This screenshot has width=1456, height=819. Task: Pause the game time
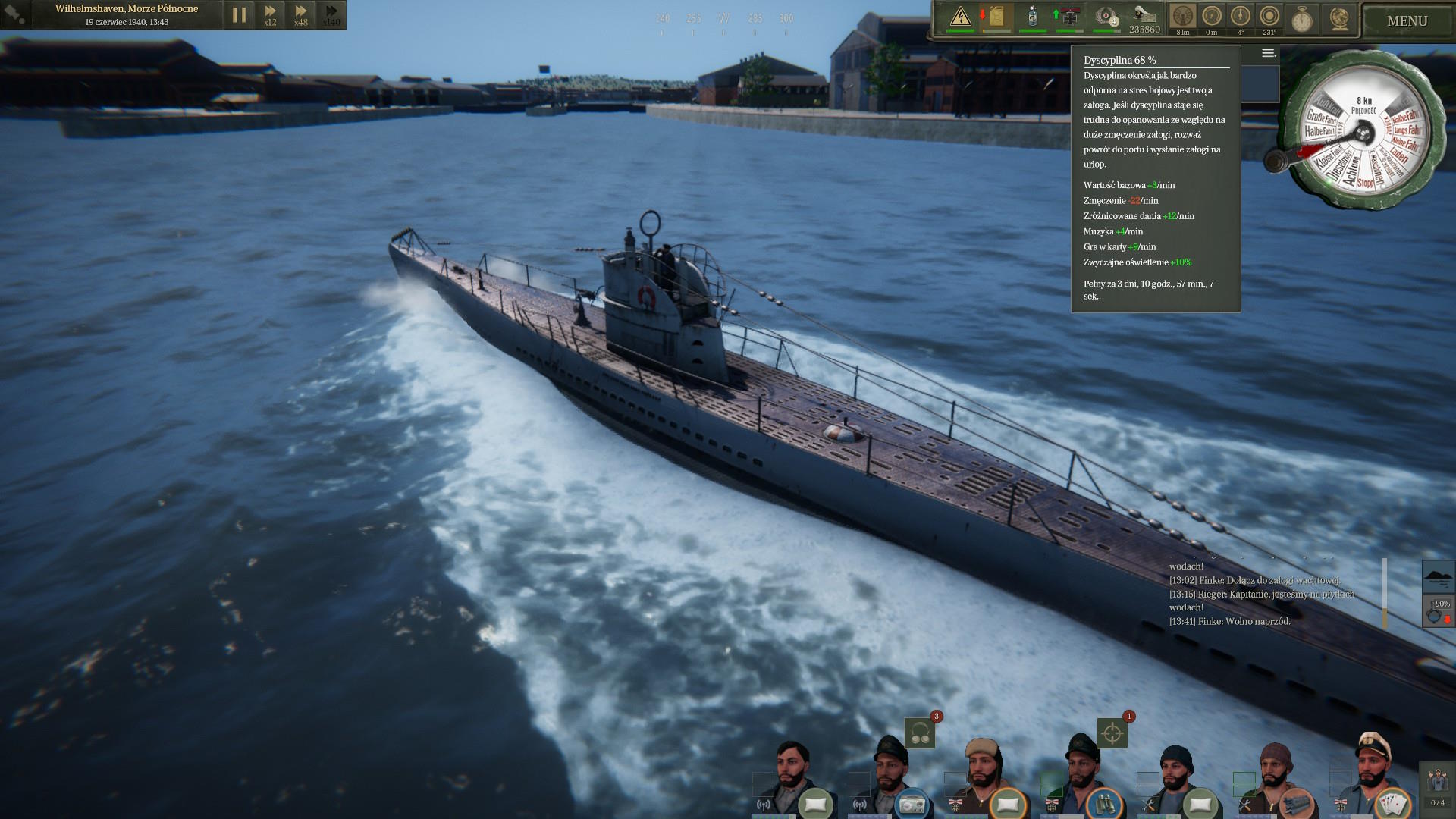point(239,14)
